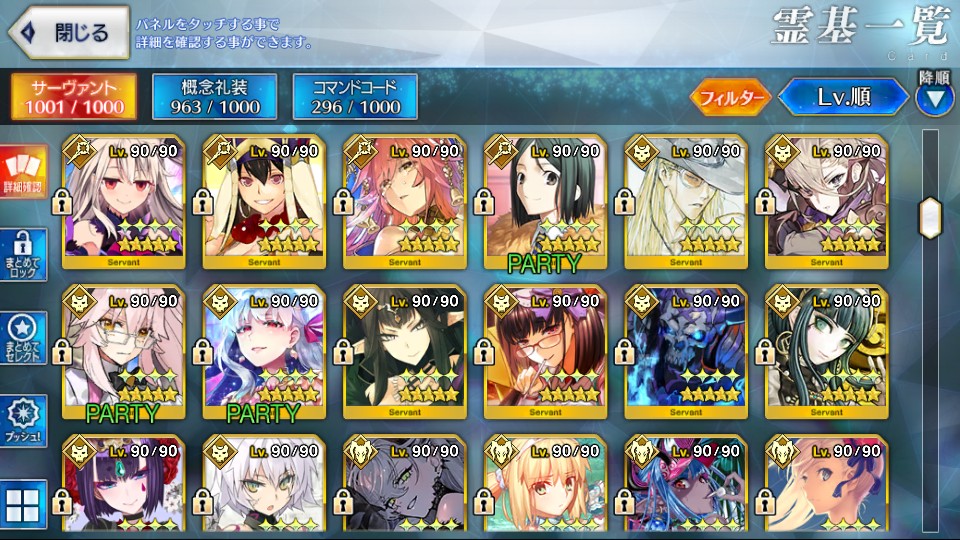
Task: Switch to the サーヴァント tab
Action: coord(76,95)
